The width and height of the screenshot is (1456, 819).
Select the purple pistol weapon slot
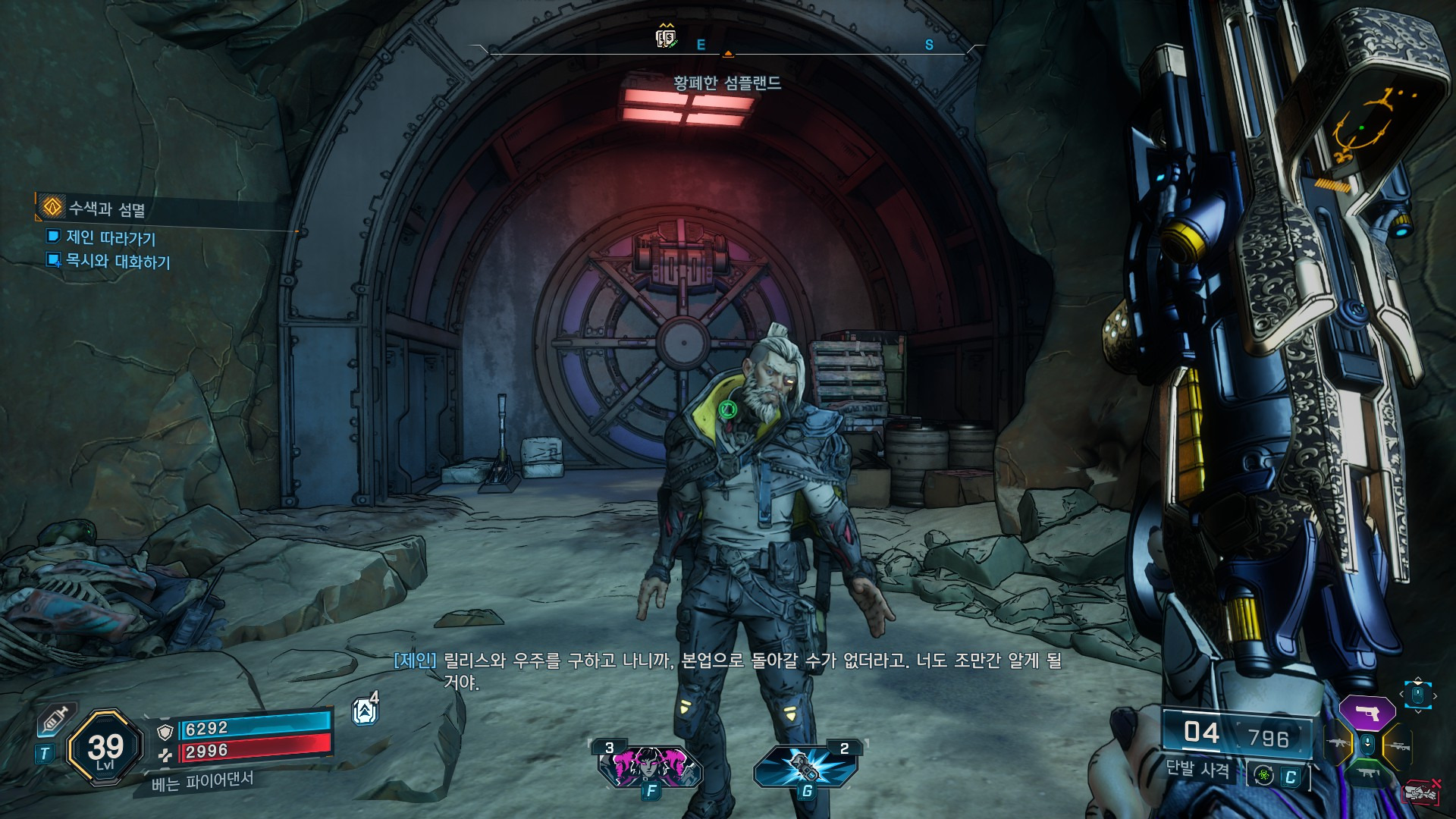point(1367,714)
